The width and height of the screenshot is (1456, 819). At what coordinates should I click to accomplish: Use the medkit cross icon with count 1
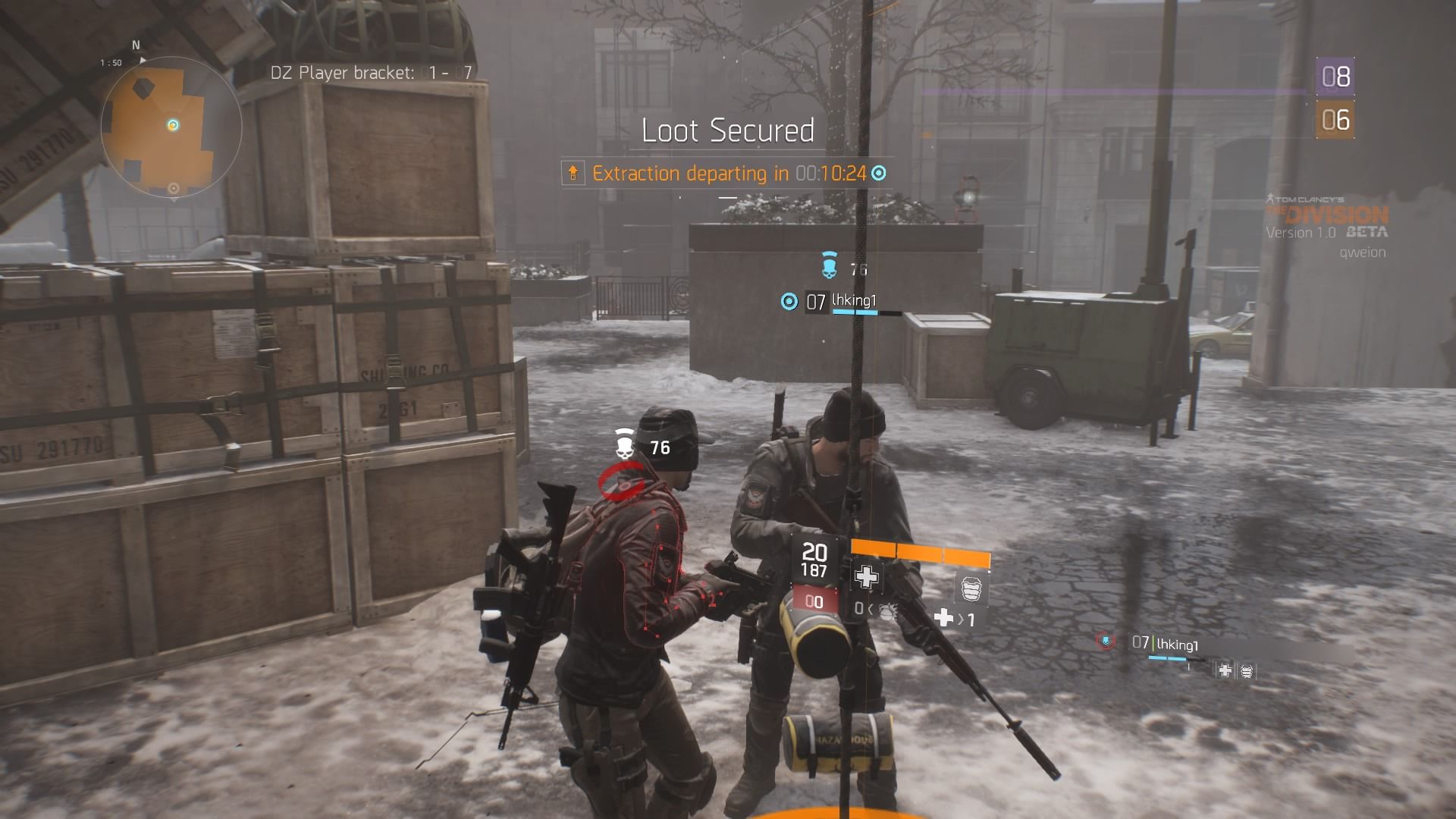point(944,618)
